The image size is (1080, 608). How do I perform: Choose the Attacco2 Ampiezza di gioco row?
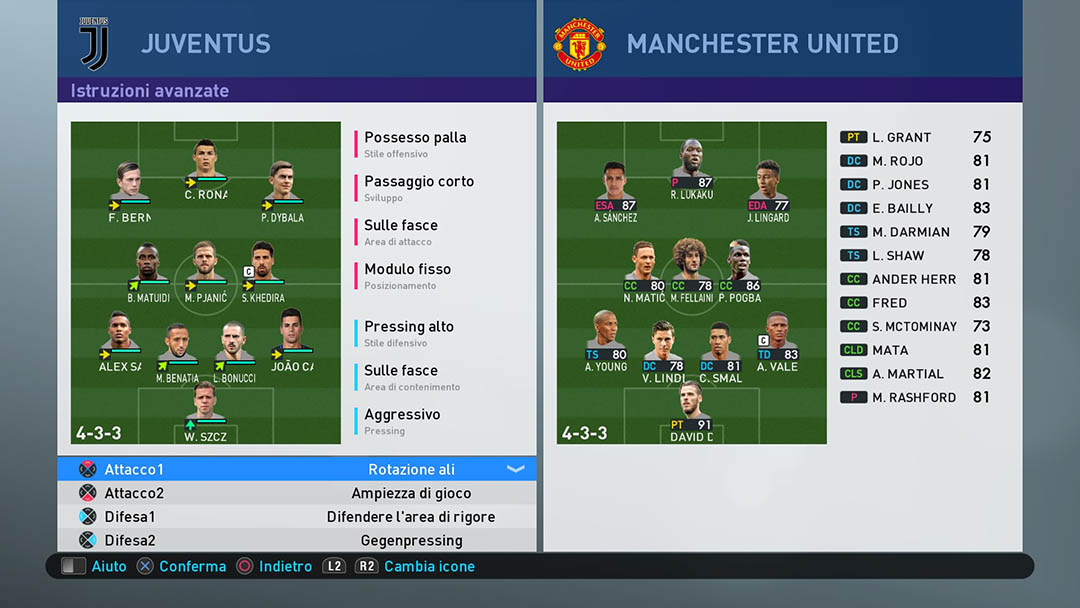pos(296,493)
